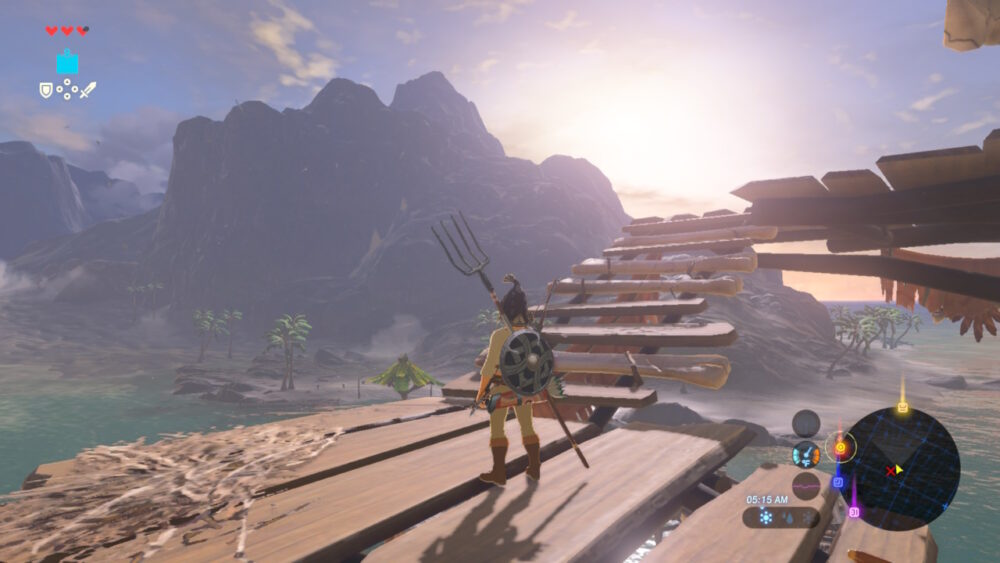
Task: Select the yellow marker above the minimap
Action: 903,406
